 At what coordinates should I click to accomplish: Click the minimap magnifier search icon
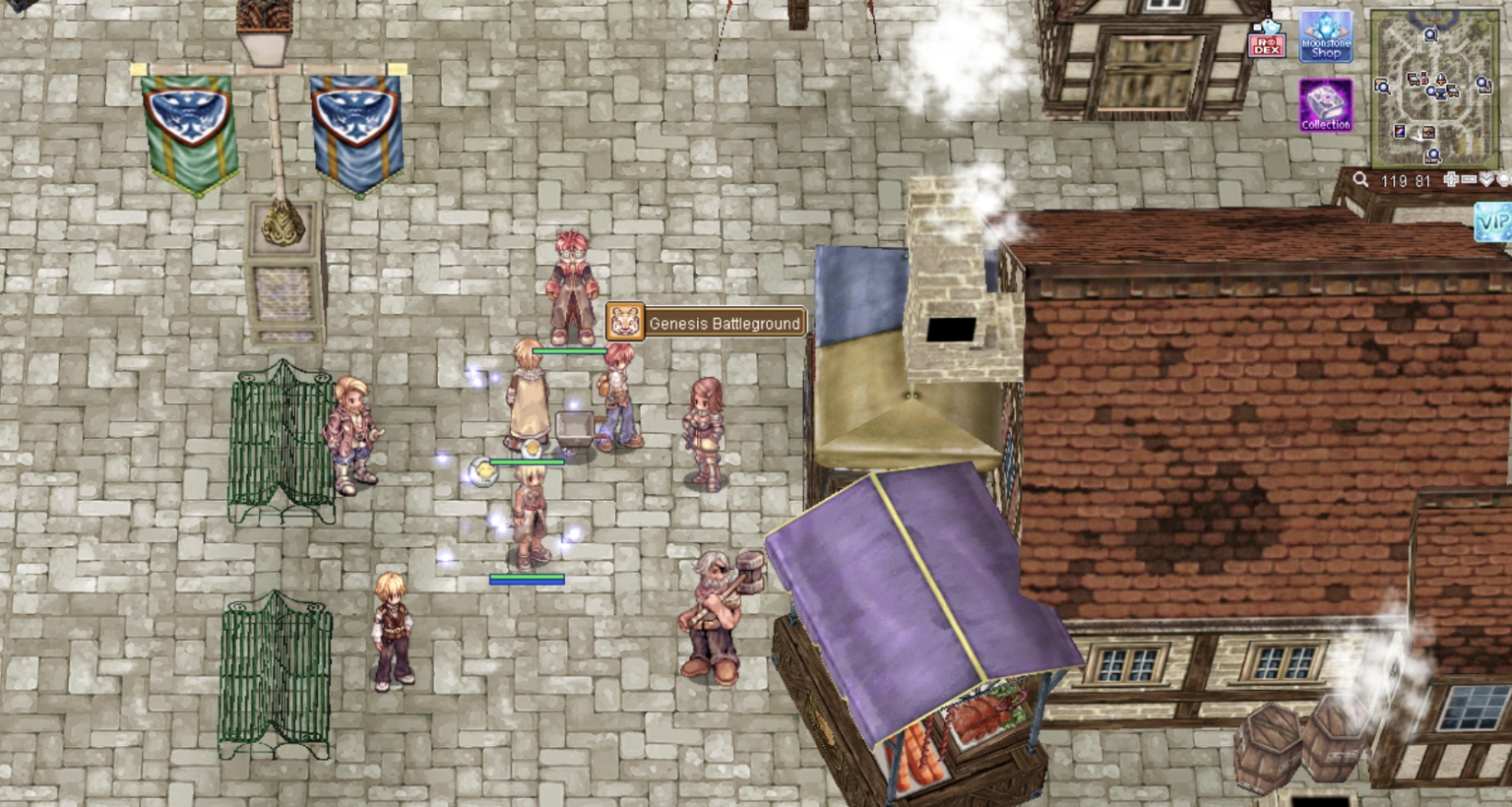pyautogui.click(x=1360, y=180)
